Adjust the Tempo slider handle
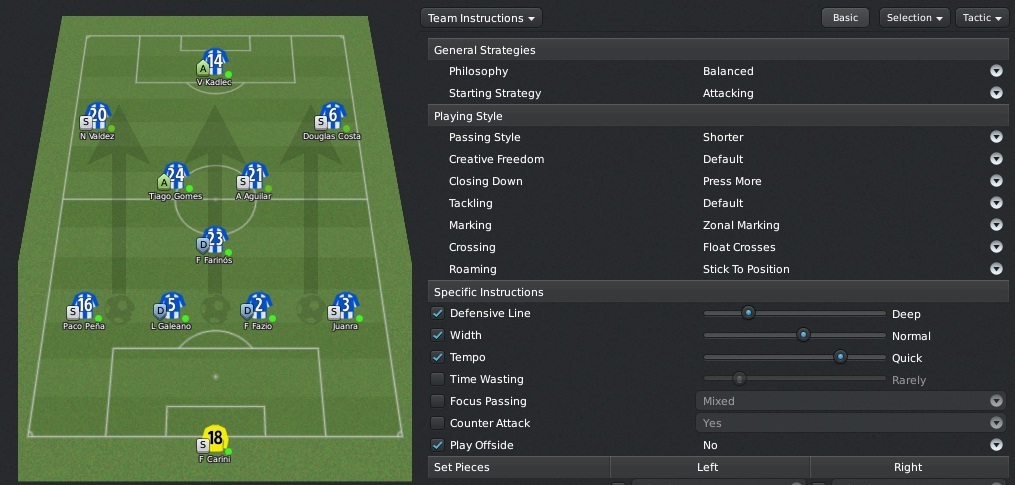Screen dimensions: 1015x485 click(840, 357)
